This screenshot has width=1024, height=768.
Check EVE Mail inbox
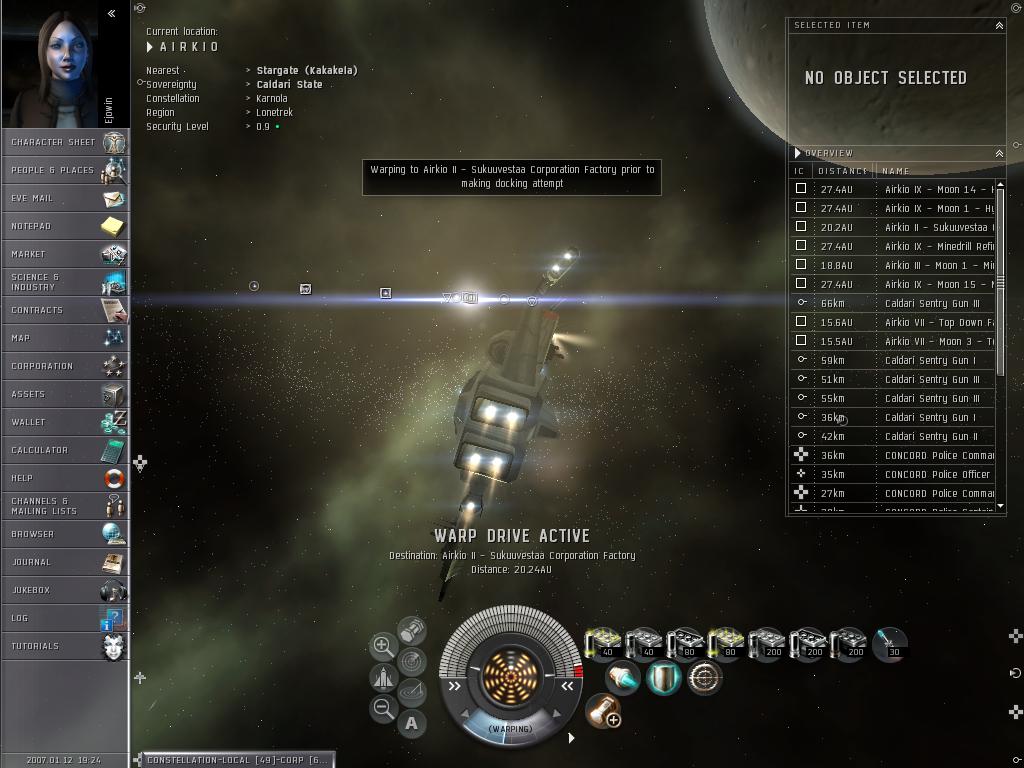point(64,198)
